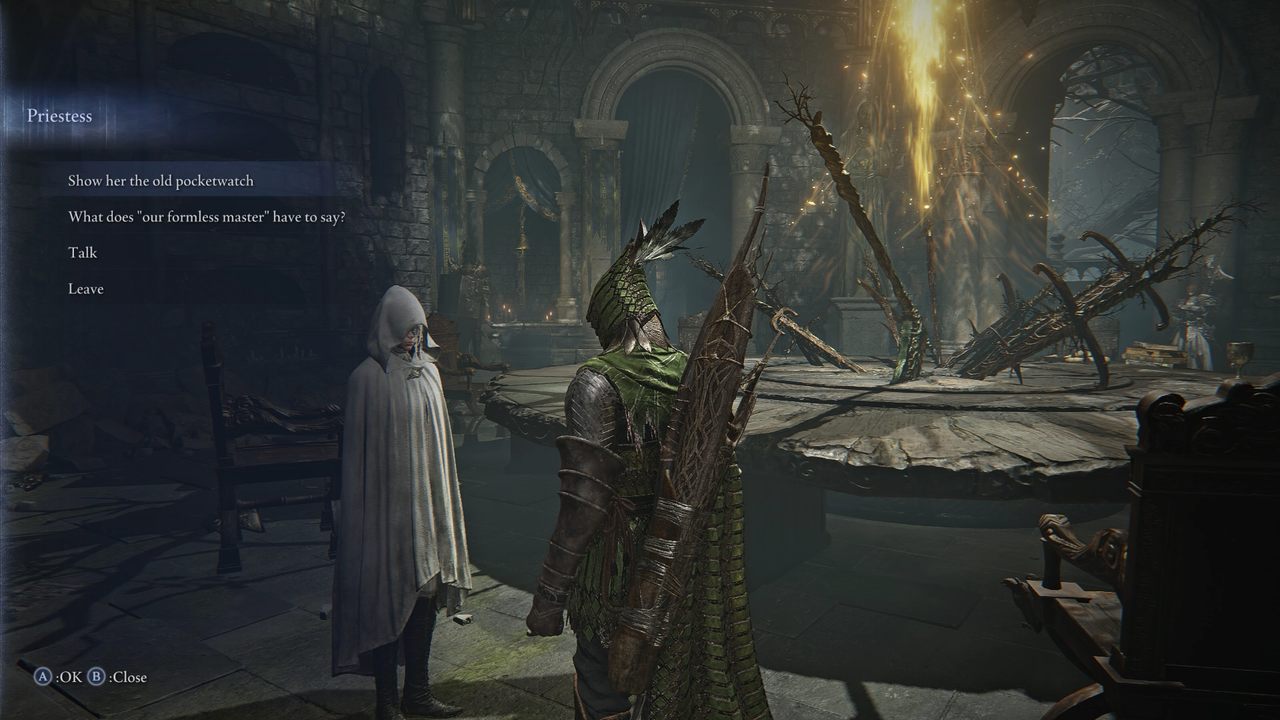Choose Leave to end the conversation

click(x=86, y=289)
